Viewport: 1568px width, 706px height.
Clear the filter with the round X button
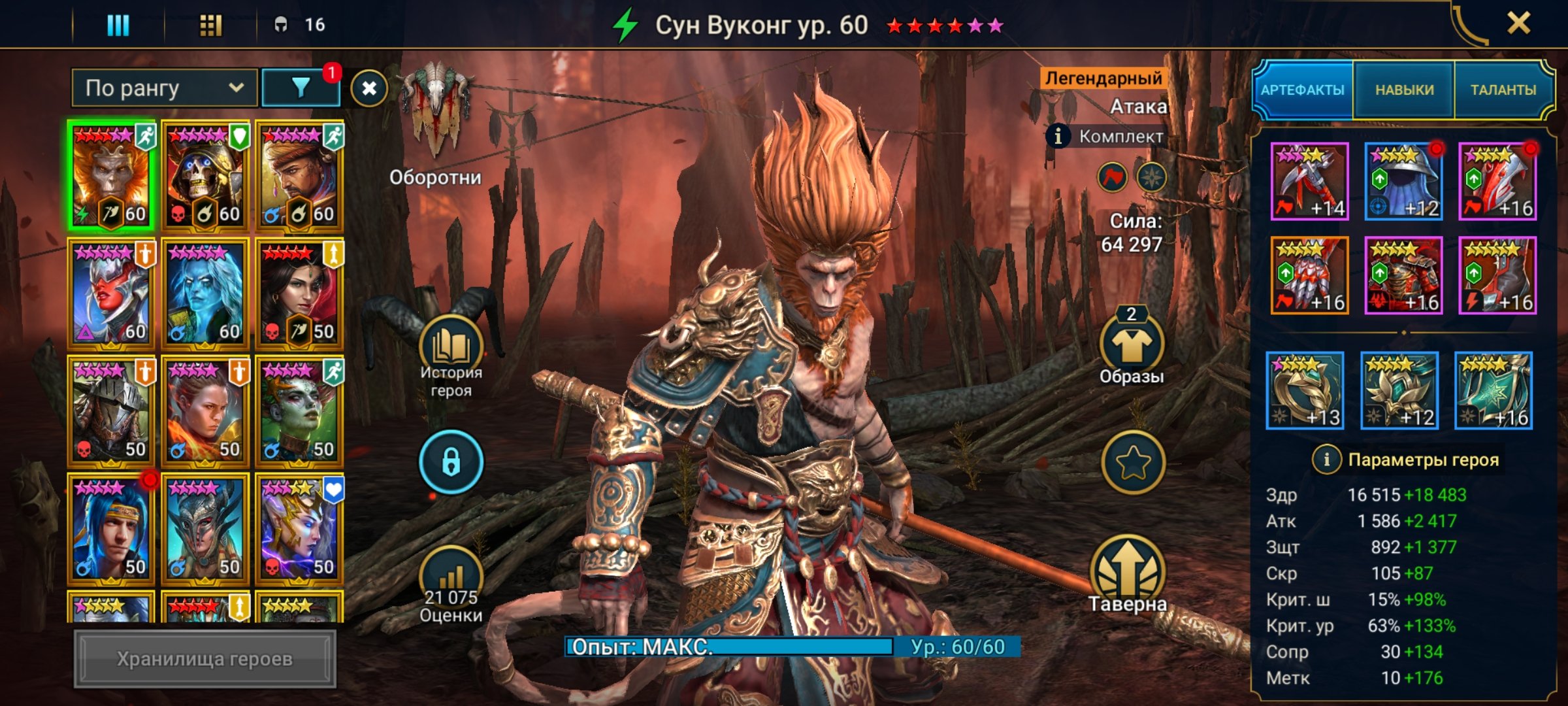[369, 88]
